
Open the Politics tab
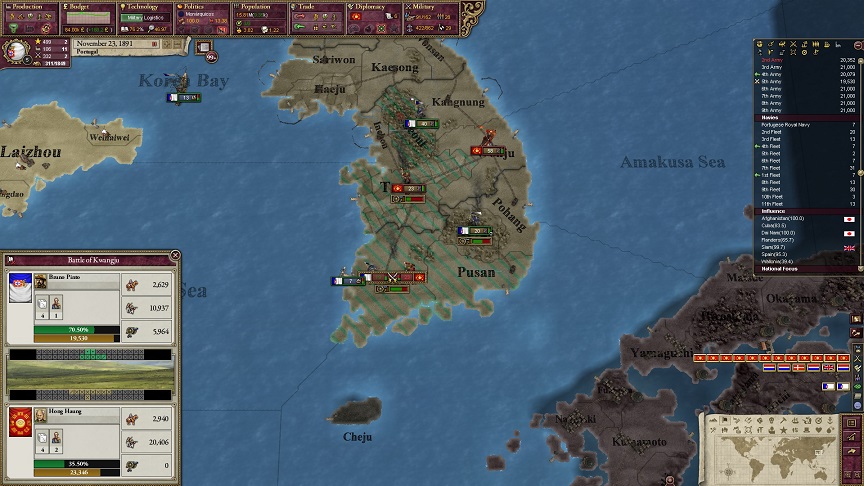205,6
